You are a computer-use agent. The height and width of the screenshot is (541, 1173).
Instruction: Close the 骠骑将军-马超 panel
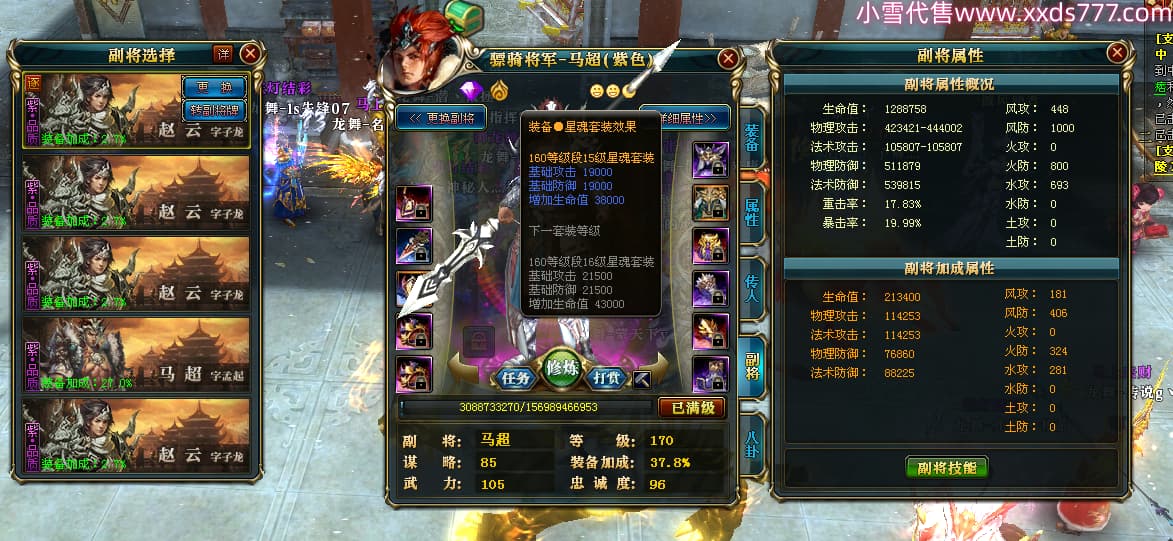point(728,59)
